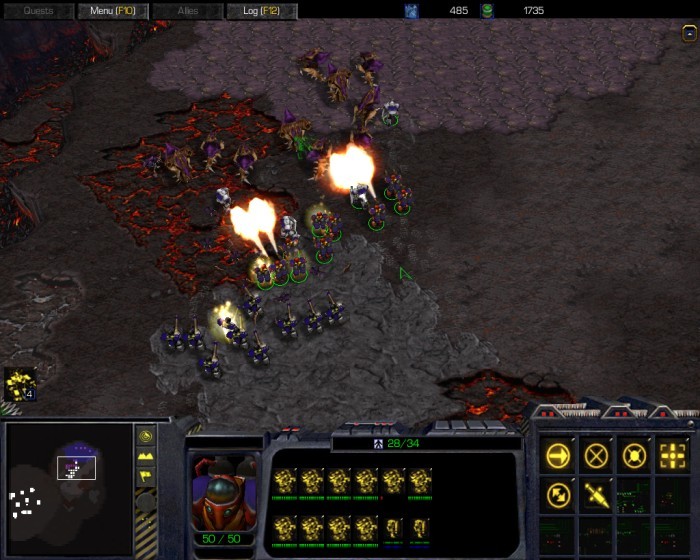700x560 pixels.
Task: Choose the right-arrow Move command
Action: 559,455
